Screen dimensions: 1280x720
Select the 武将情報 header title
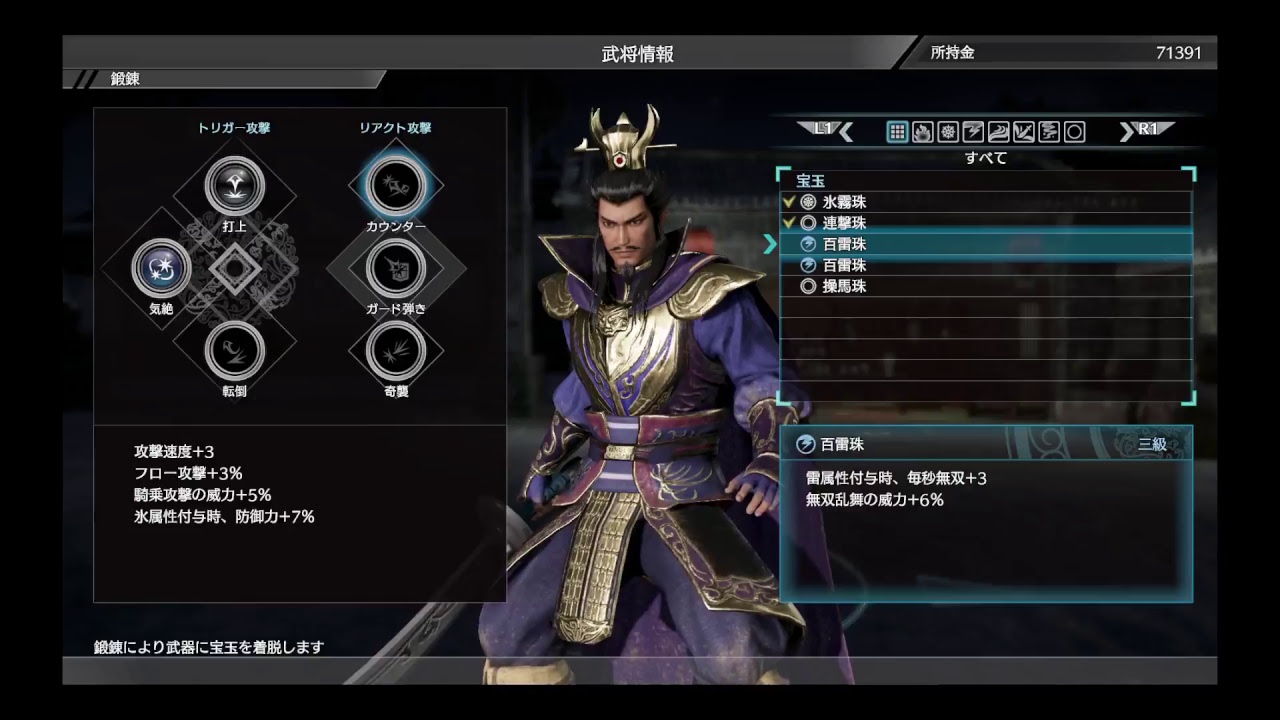[x=640, y=53]
